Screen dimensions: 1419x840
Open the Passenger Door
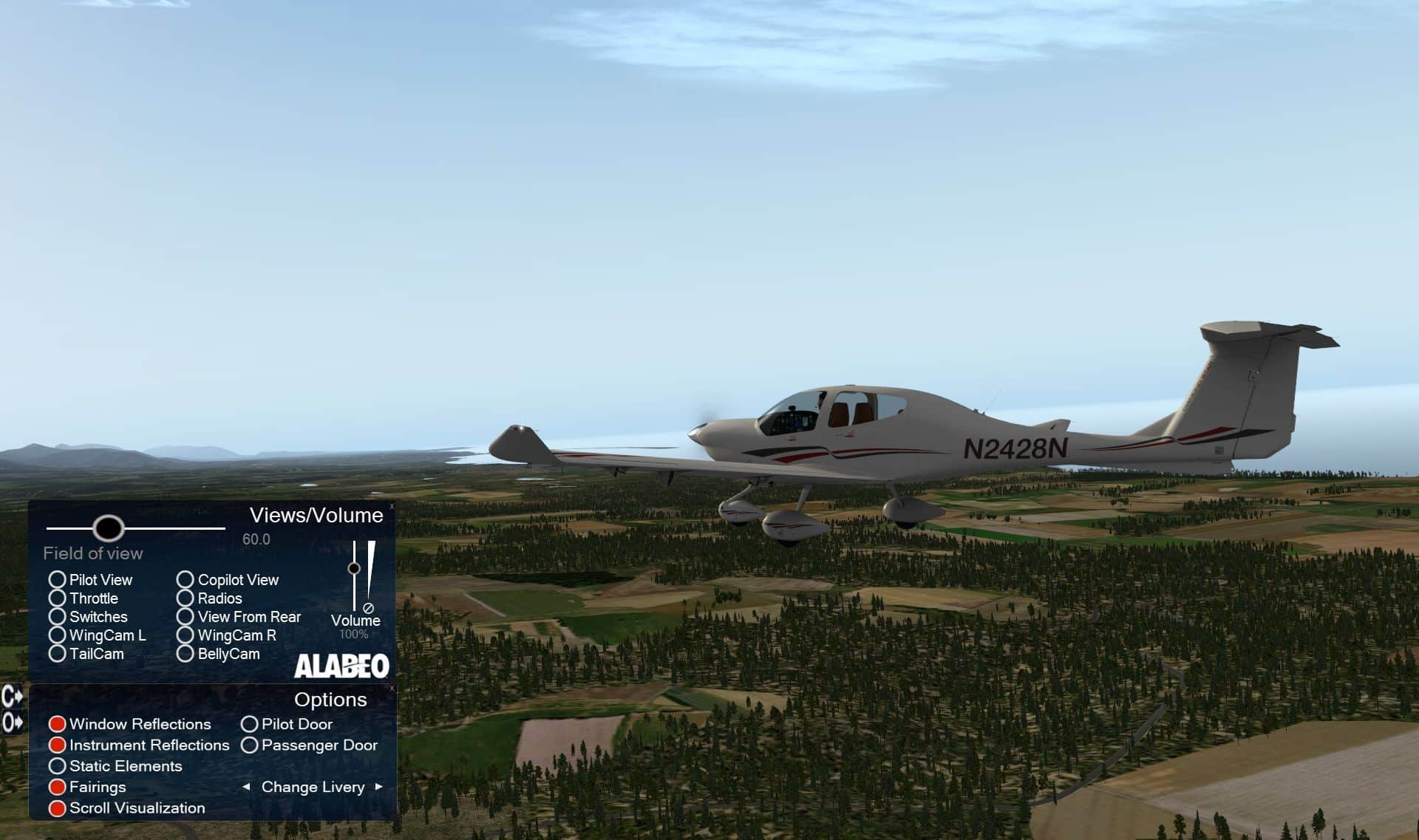tap(250, 745)
